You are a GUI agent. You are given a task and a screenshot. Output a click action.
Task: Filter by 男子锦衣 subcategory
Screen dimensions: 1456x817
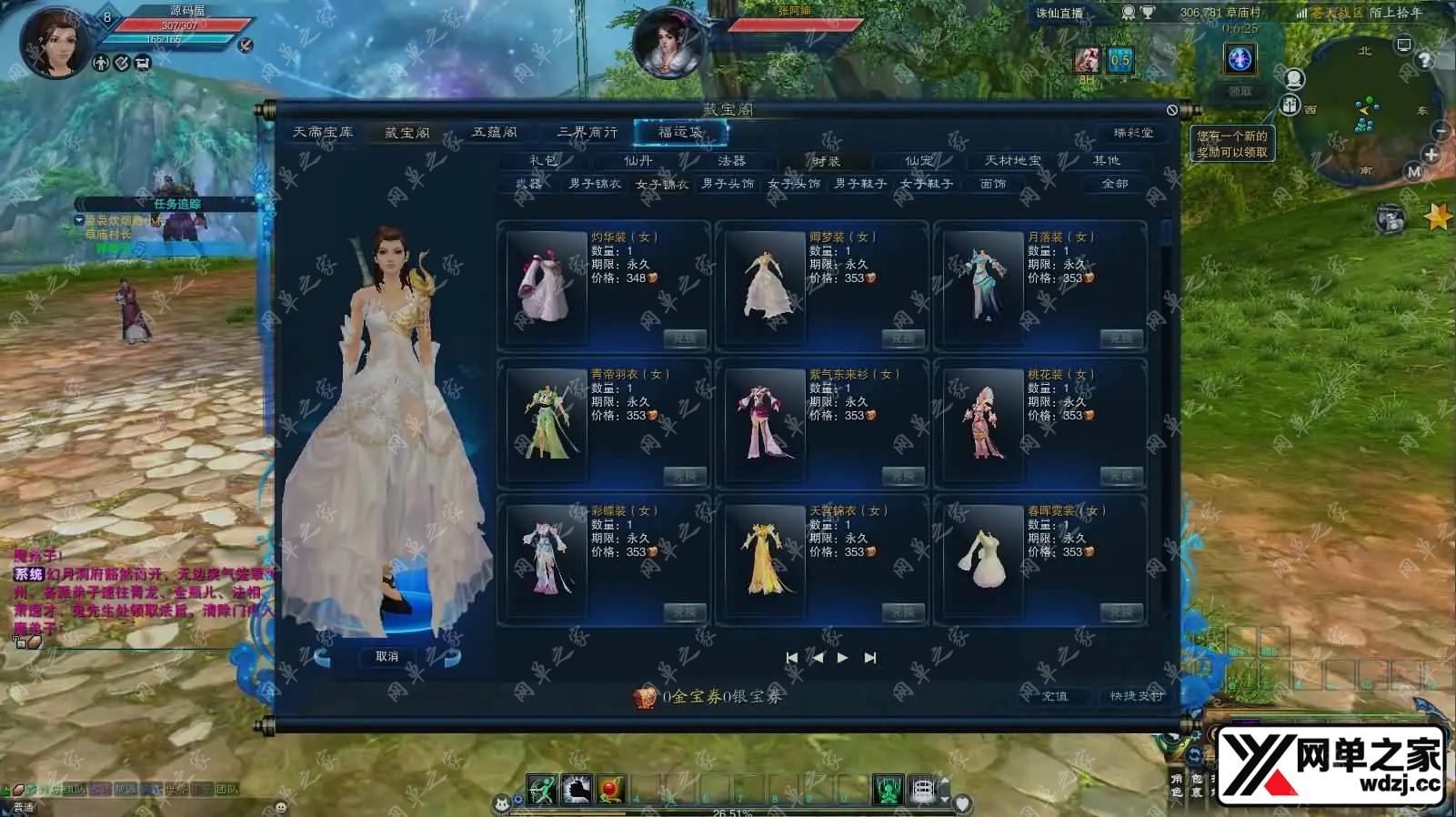595,184
